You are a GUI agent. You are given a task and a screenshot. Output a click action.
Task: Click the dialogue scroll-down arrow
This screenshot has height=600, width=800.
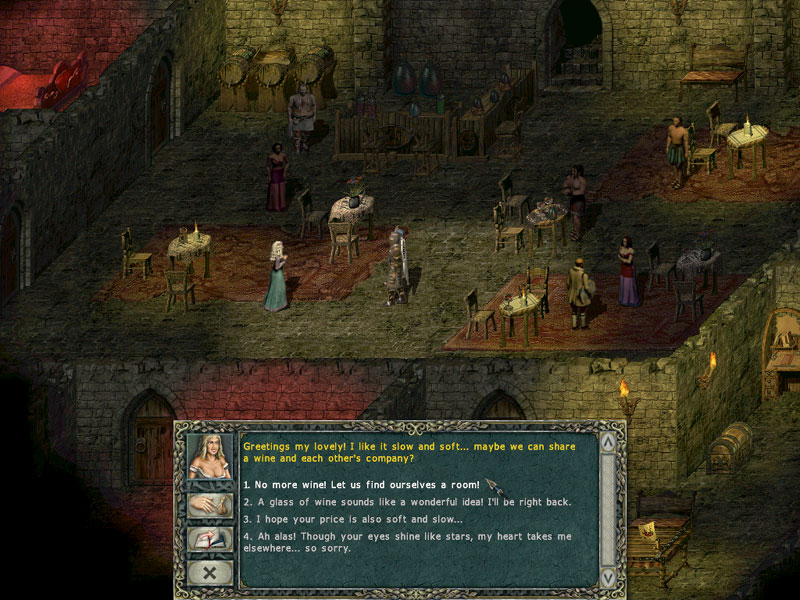pos(607,577)
